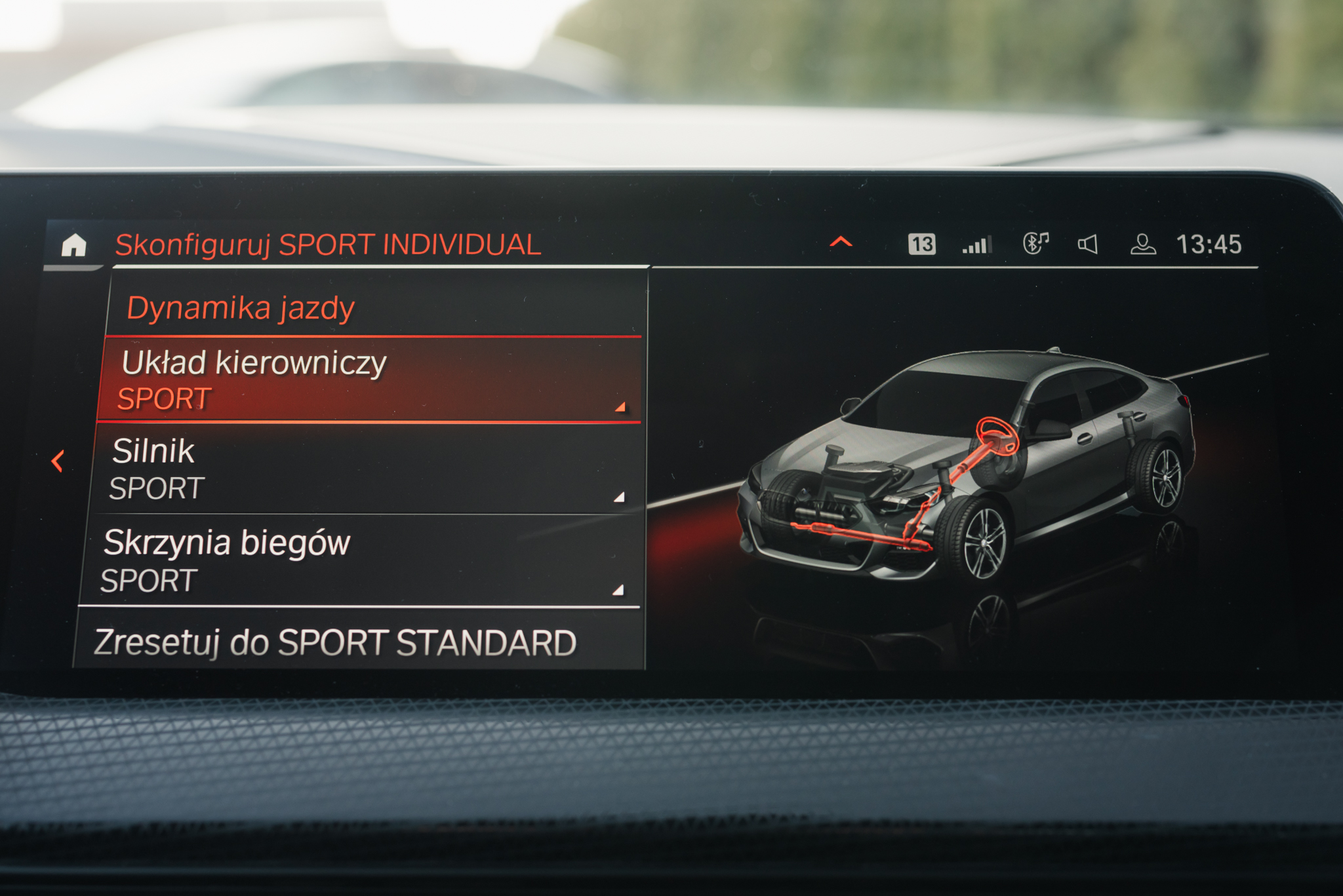Choose the Skrzynia biegów SPORT option

359,561
